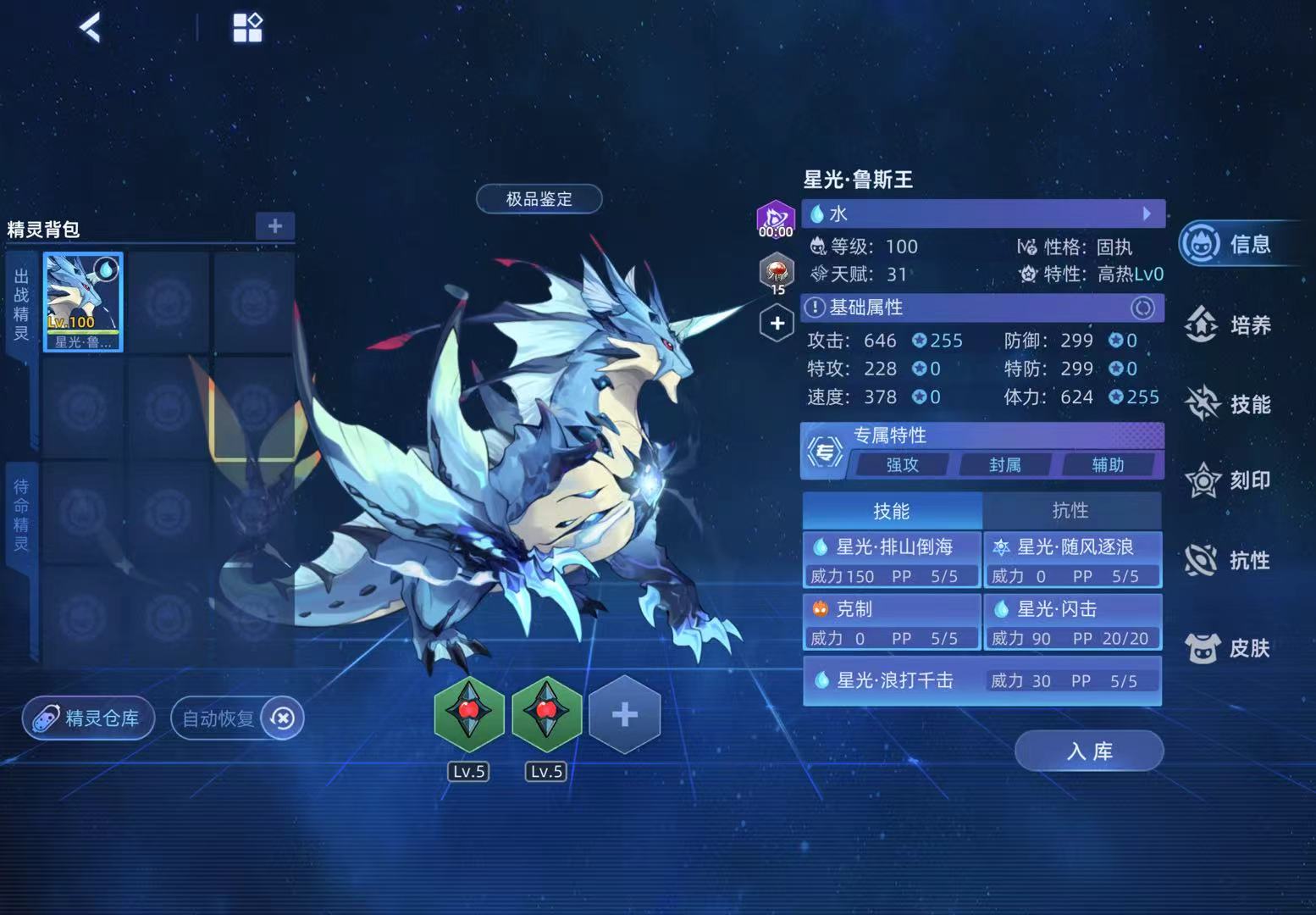
Task: Toggle 自动恢复 auto recovery
Action: tap(237, 718)
